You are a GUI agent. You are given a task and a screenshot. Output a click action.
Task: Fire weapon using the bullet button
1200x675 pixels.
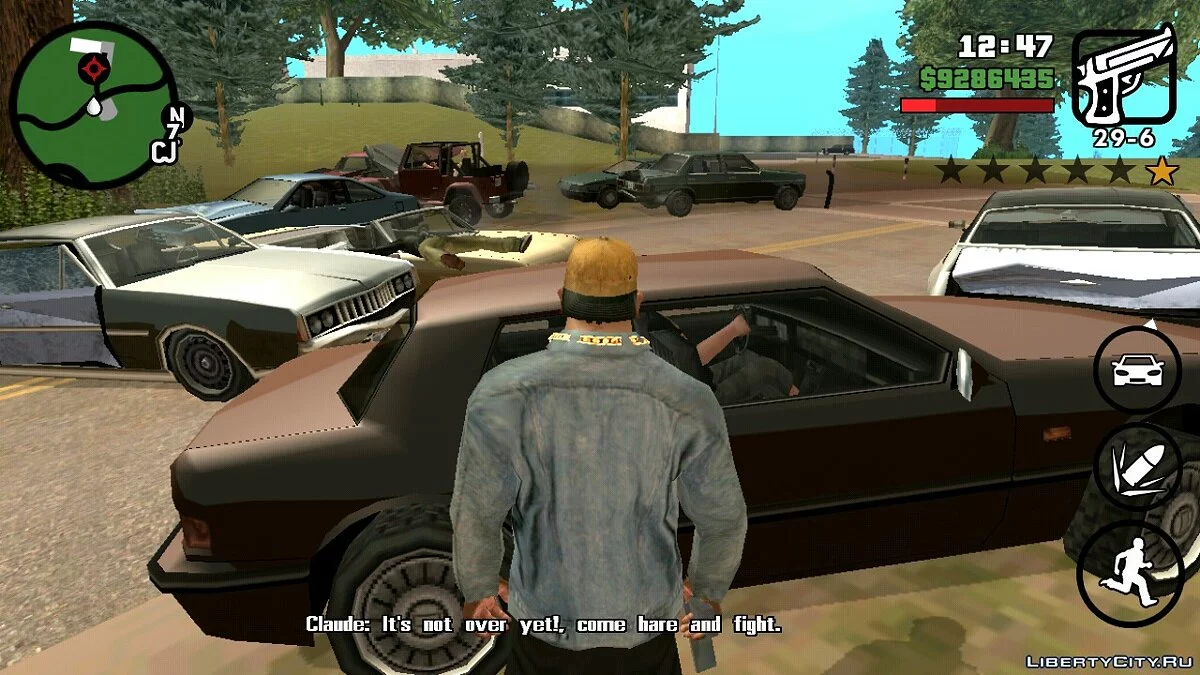(1139, 467)
